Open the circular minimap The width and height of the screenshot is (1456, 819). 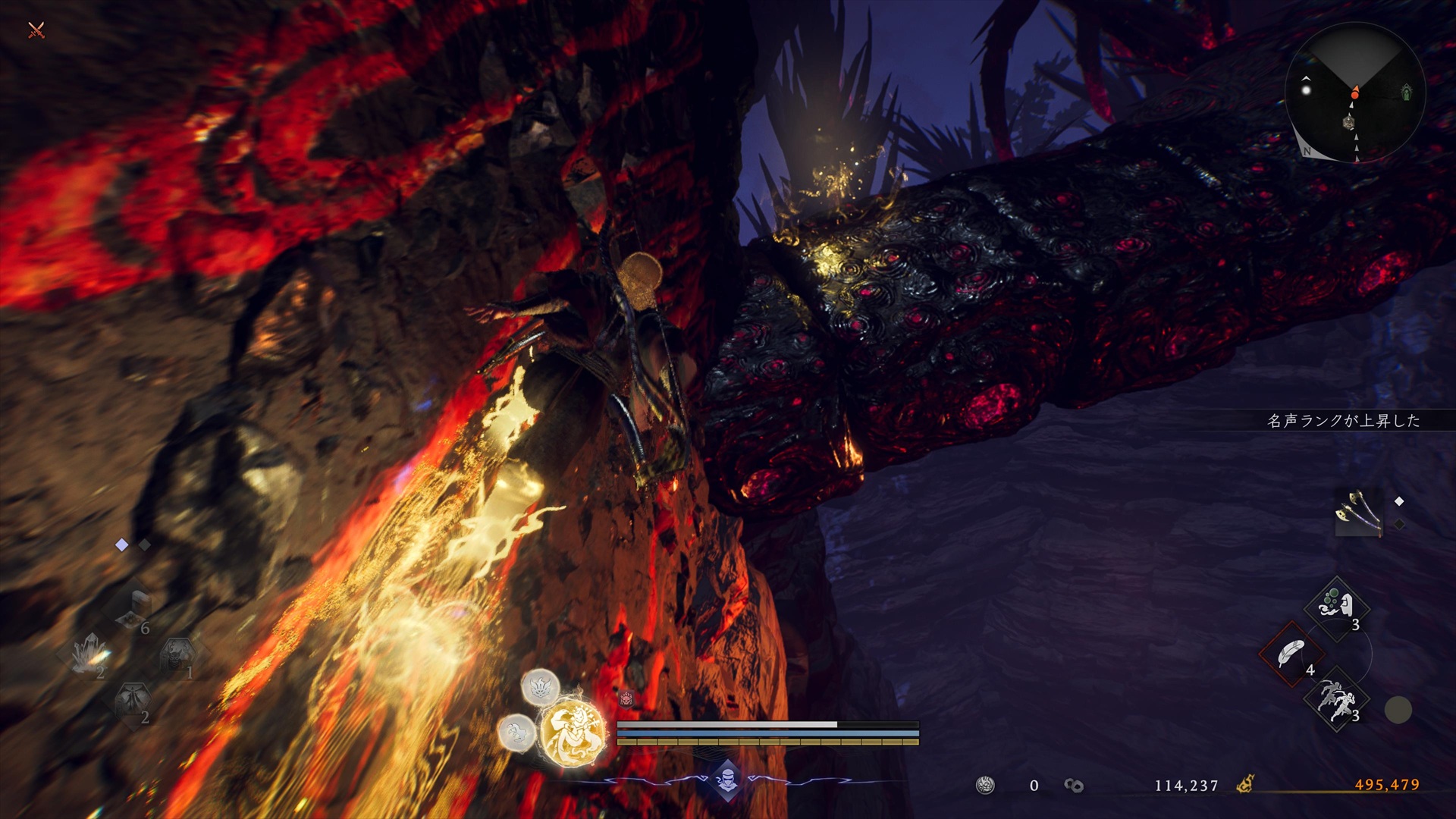(1354, 93)
